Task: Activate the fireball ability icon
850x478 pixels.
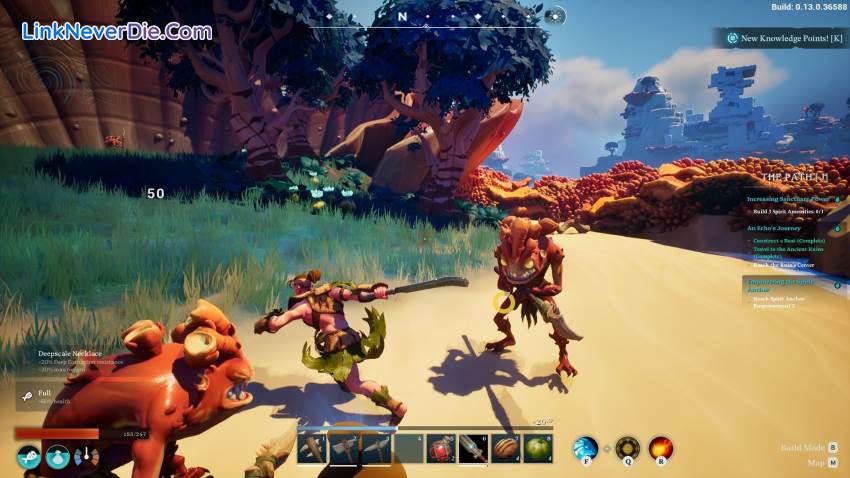Action: (x=660, y=448)
